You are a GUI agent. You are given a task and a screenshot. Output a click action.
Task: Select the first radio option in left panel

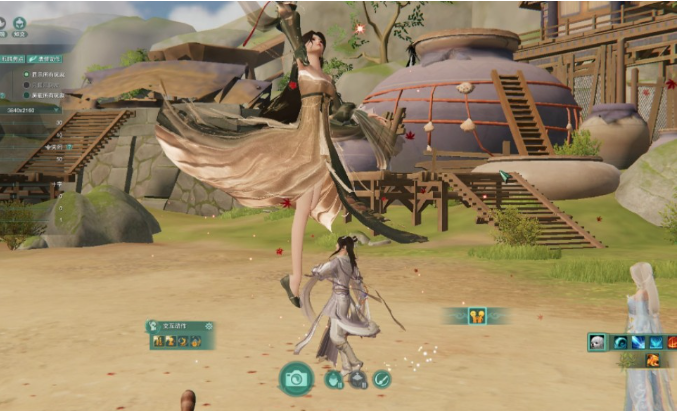pos(26,75)
